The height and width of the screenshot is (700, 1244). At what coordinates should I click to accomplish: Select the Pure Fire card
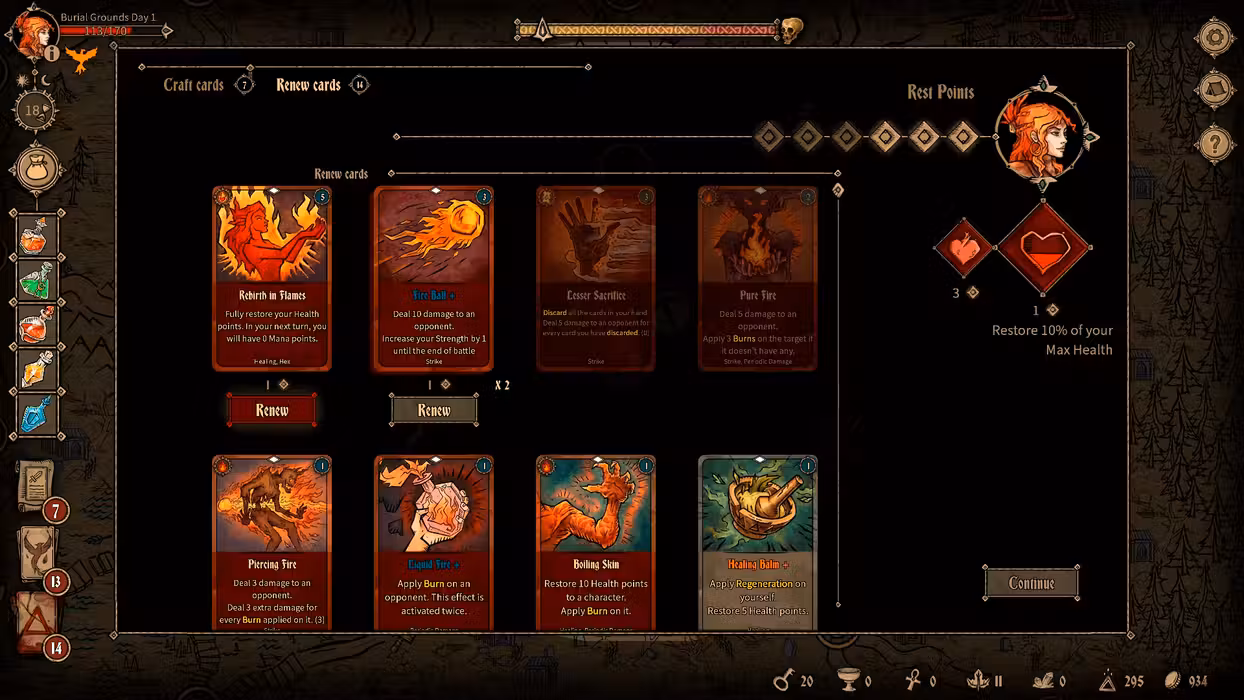coord(758,278)
